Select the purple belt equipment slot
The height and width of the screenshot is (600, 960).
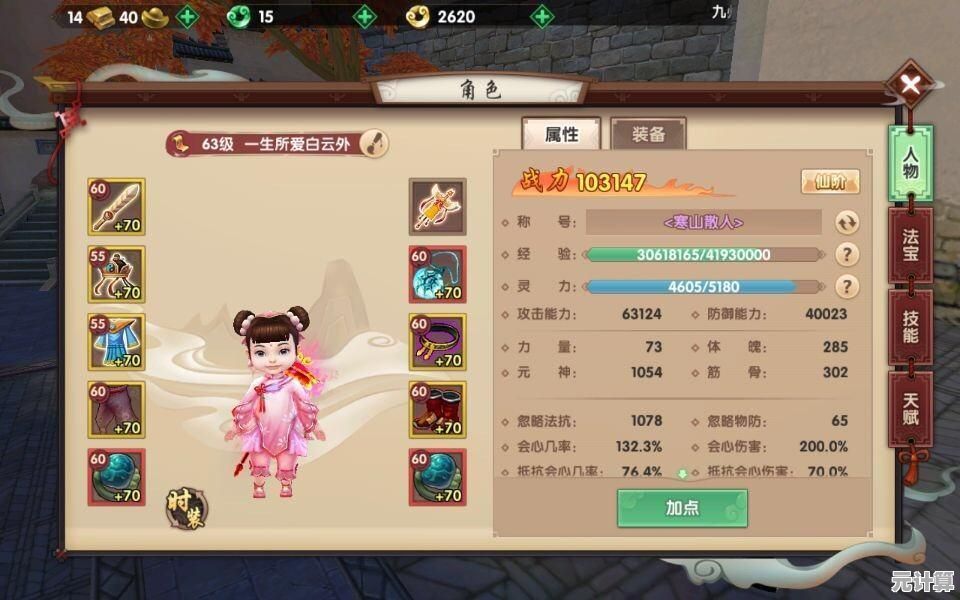point(437,342)
